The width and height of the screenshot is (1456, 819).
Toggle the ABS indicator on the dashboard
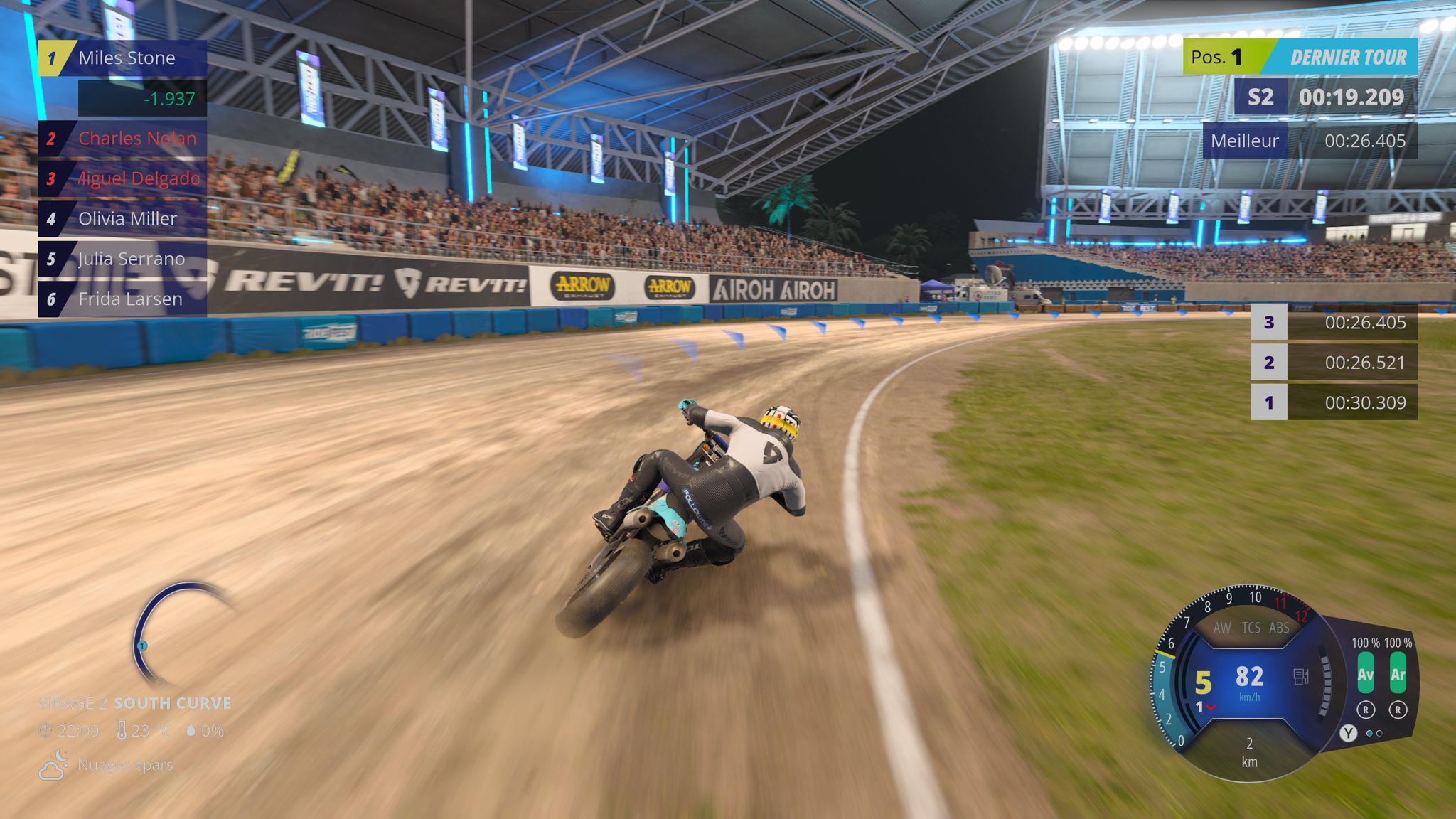click(1279, 628)
